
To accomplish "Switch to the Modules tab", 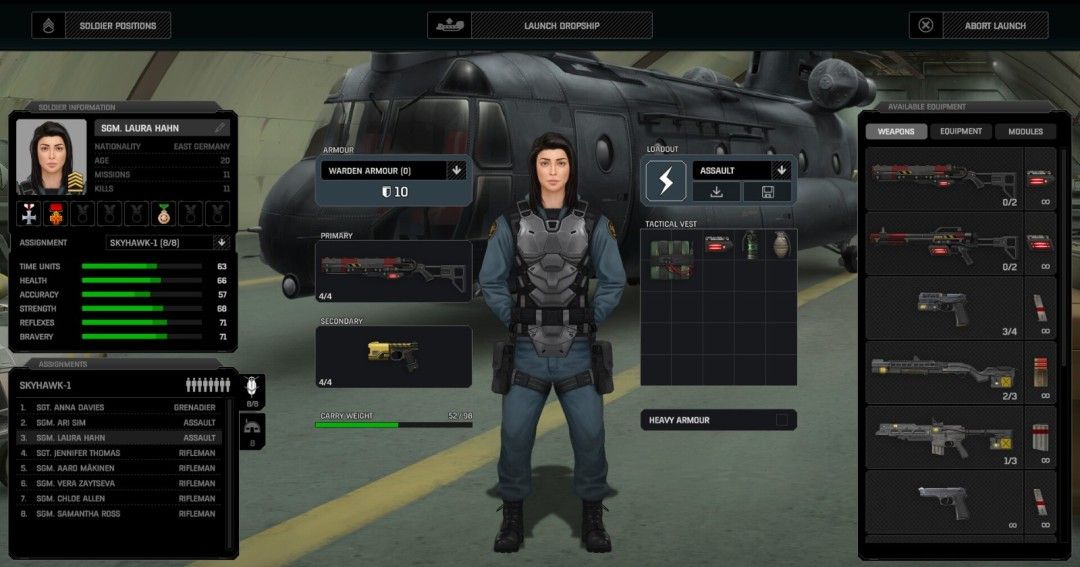I will (x=1025, y=131).
